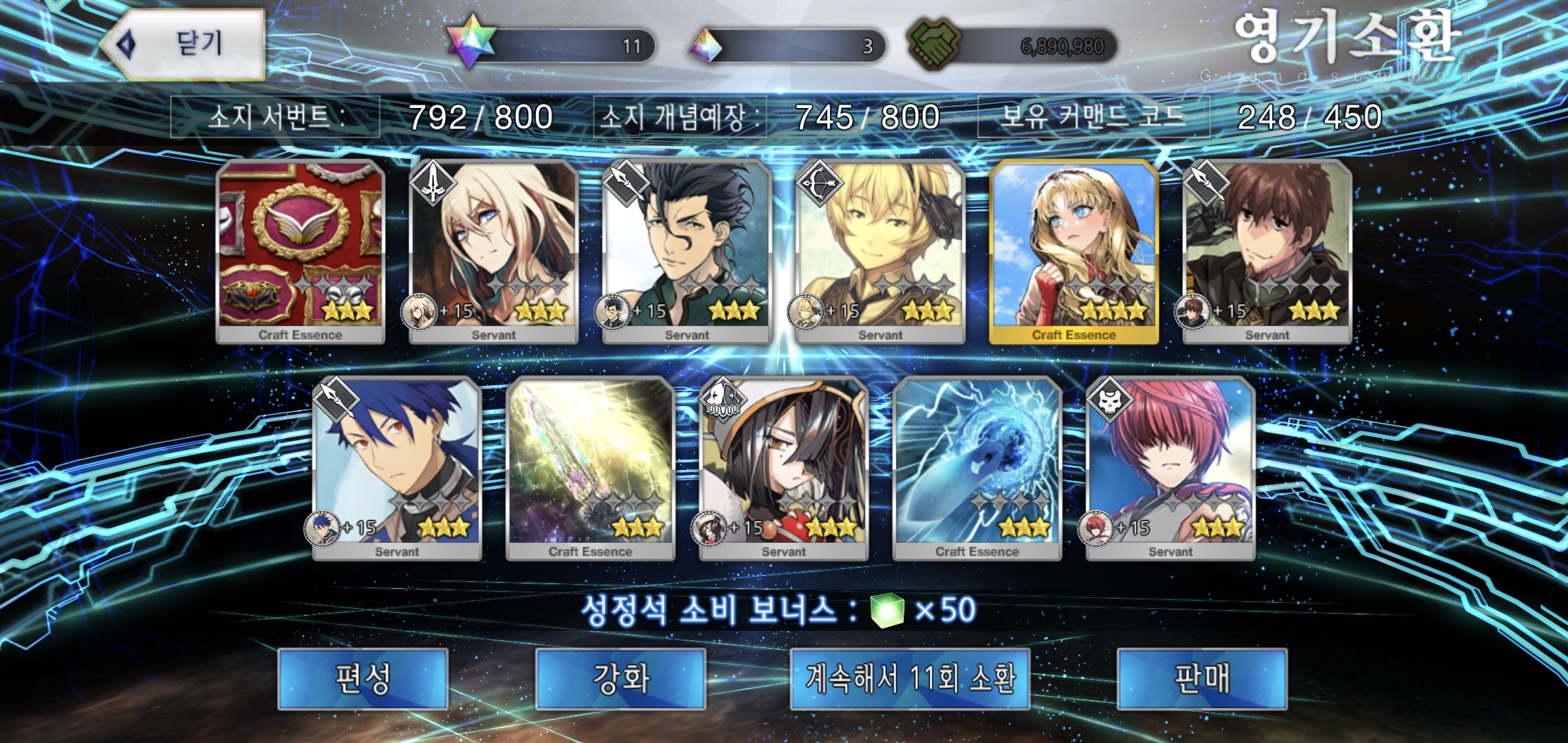Viewport: 1568px width, 743px height.
Task: Select the blonde Archer servant card
Action: point(880,251)
